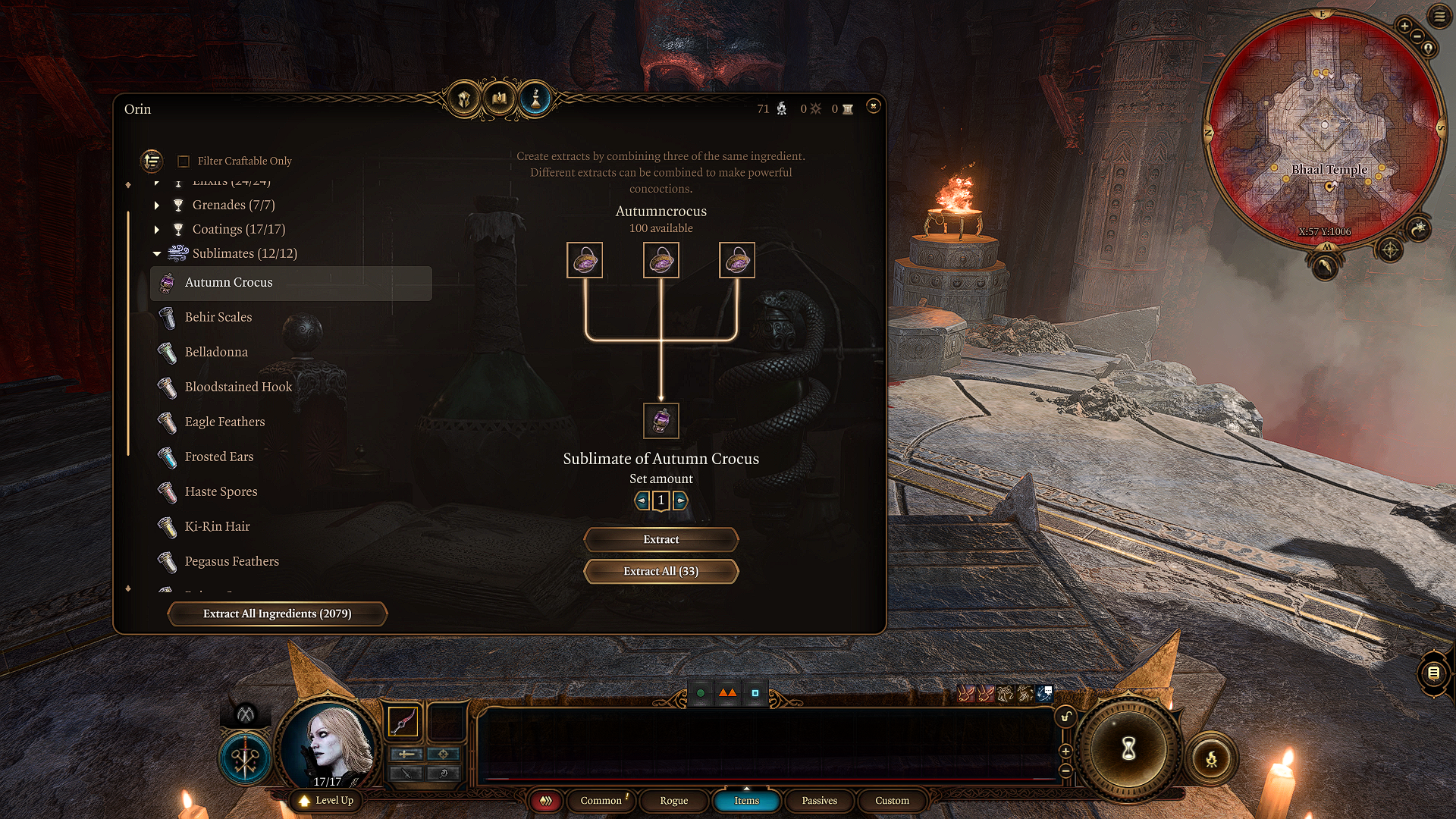Pick Haste Spores from sublimates

tap(221, 491)
